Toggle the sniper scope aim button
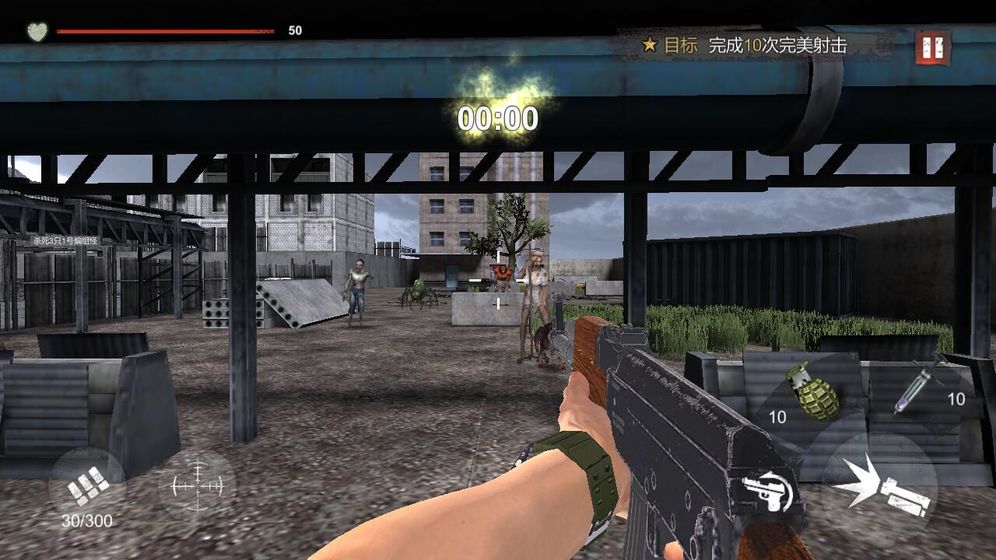The image size is (996, 560). click(197, 484)
